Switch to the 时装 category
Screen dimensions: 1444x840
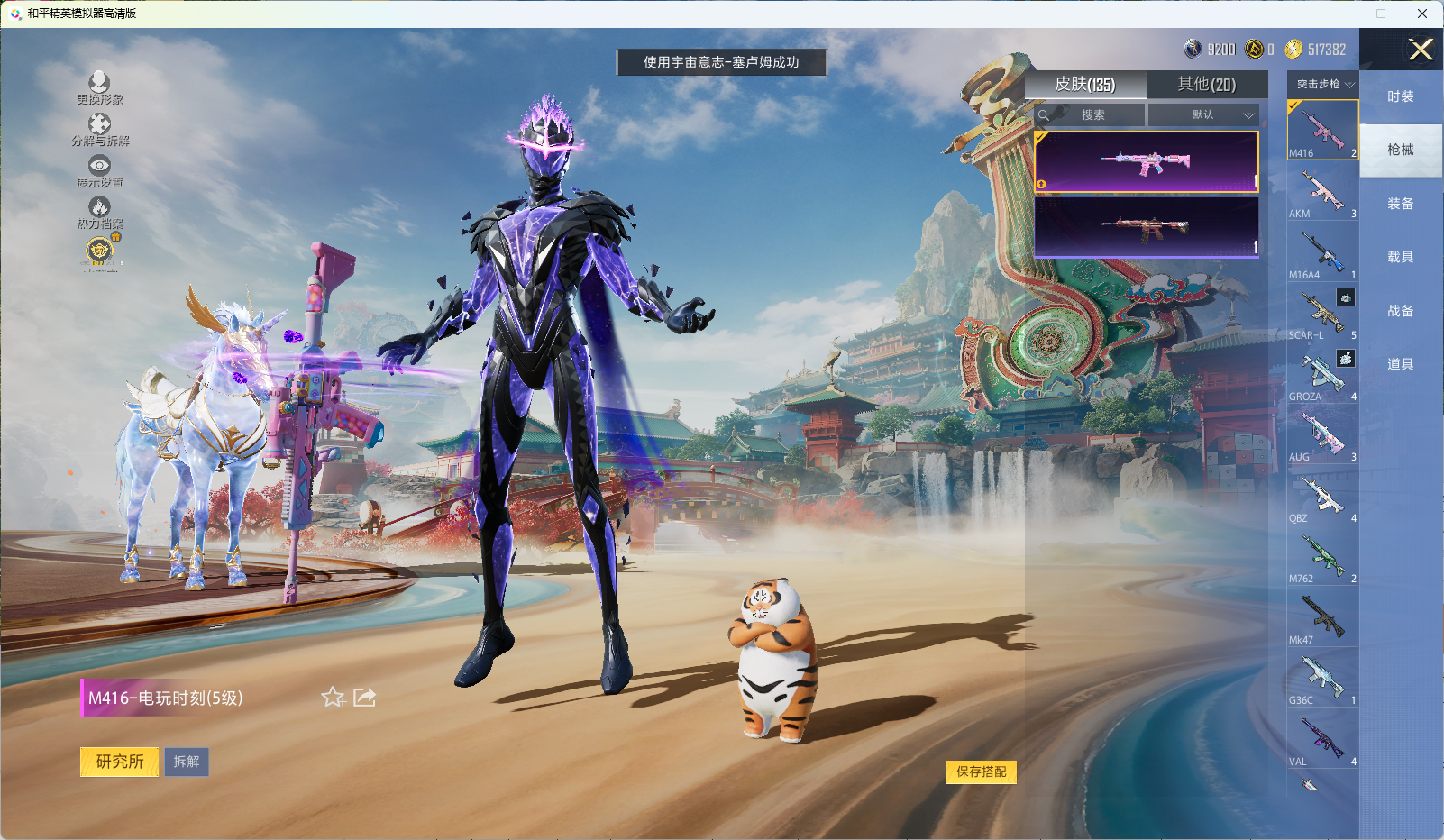pyautogui.click(x=1400, y=96)
